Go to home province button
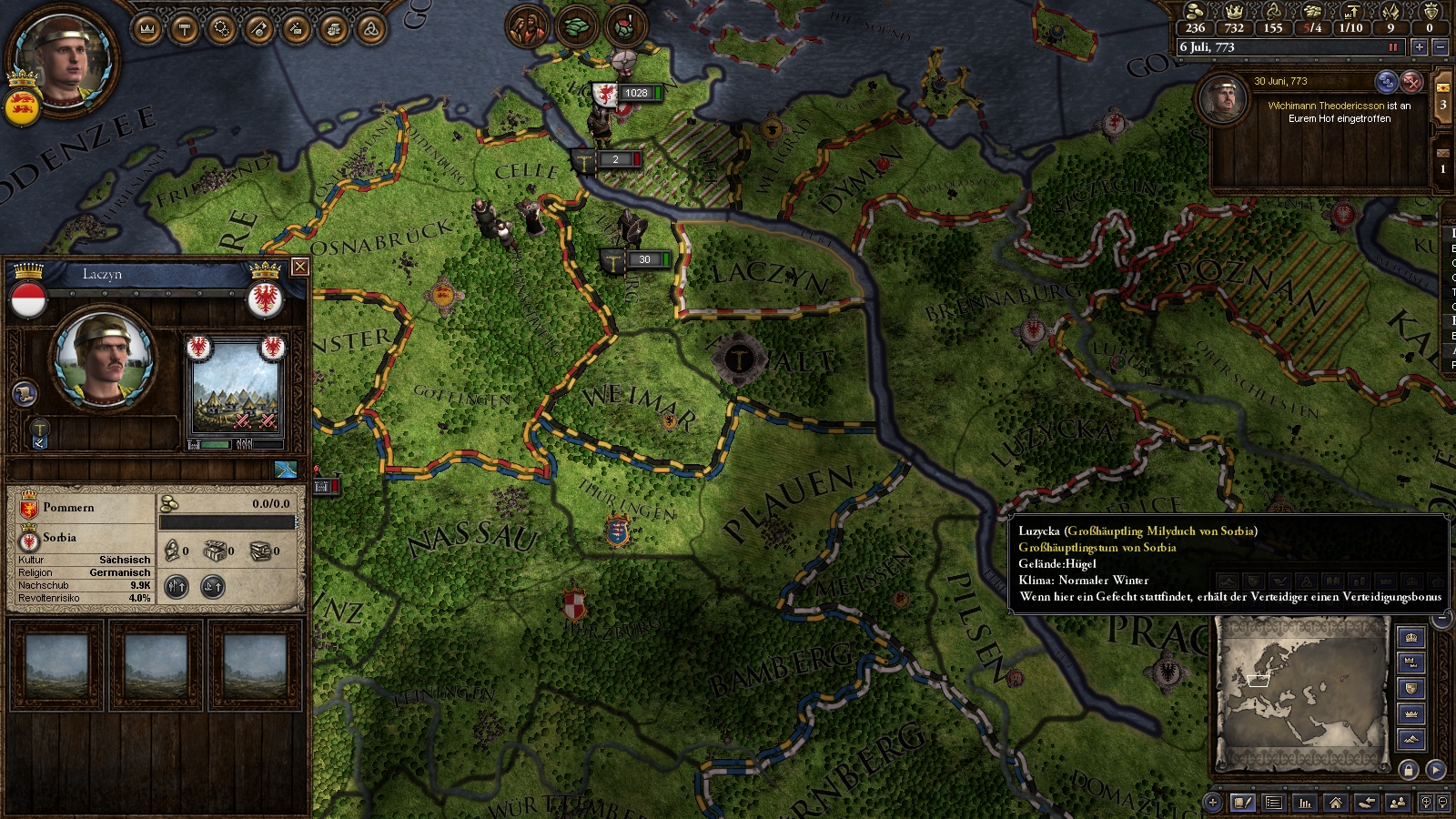This screenshot has height=819, width=1456. [x=1335, y=803]
